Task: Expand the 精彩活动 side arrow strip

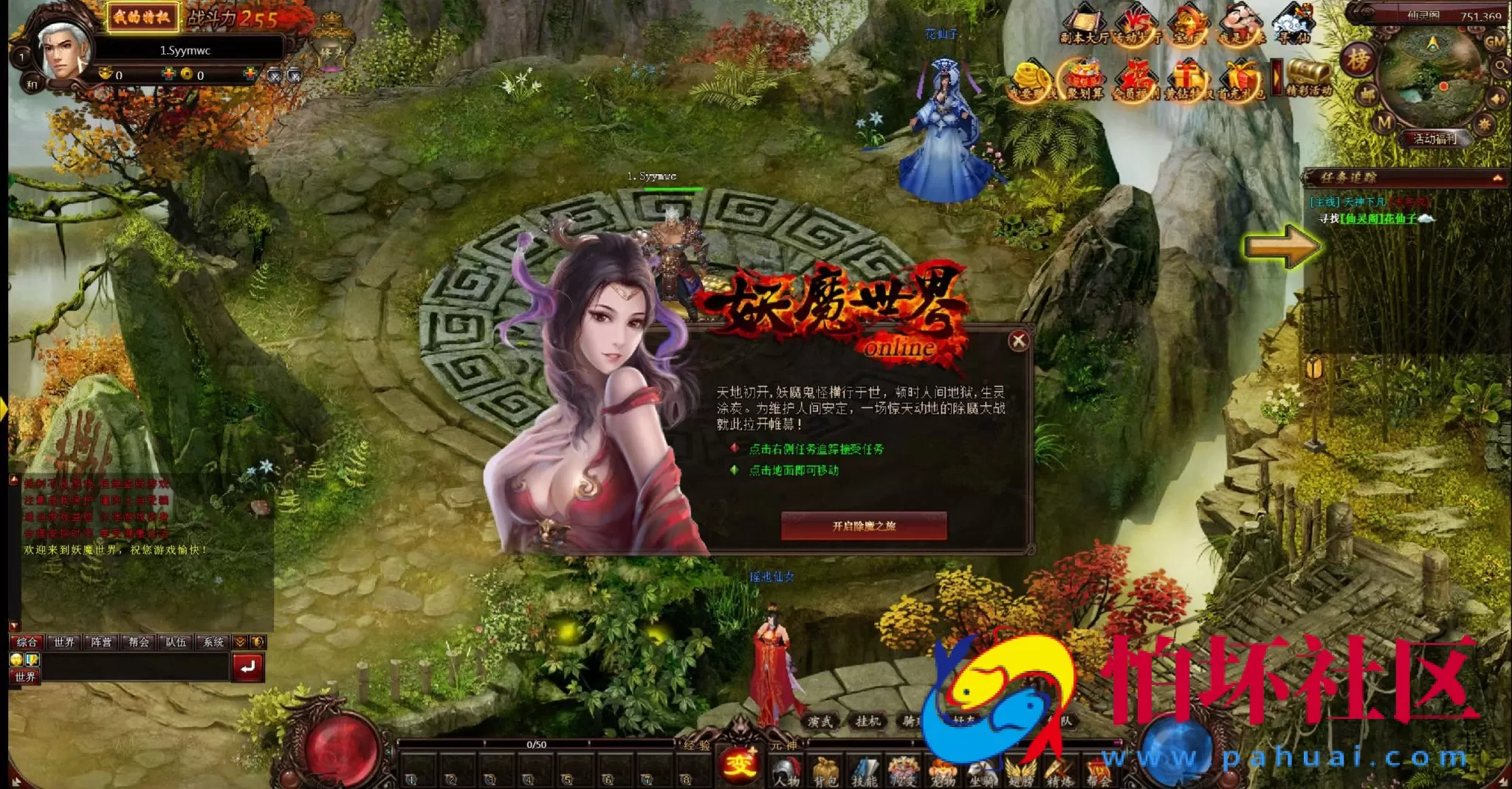Action: point(1276,77)
